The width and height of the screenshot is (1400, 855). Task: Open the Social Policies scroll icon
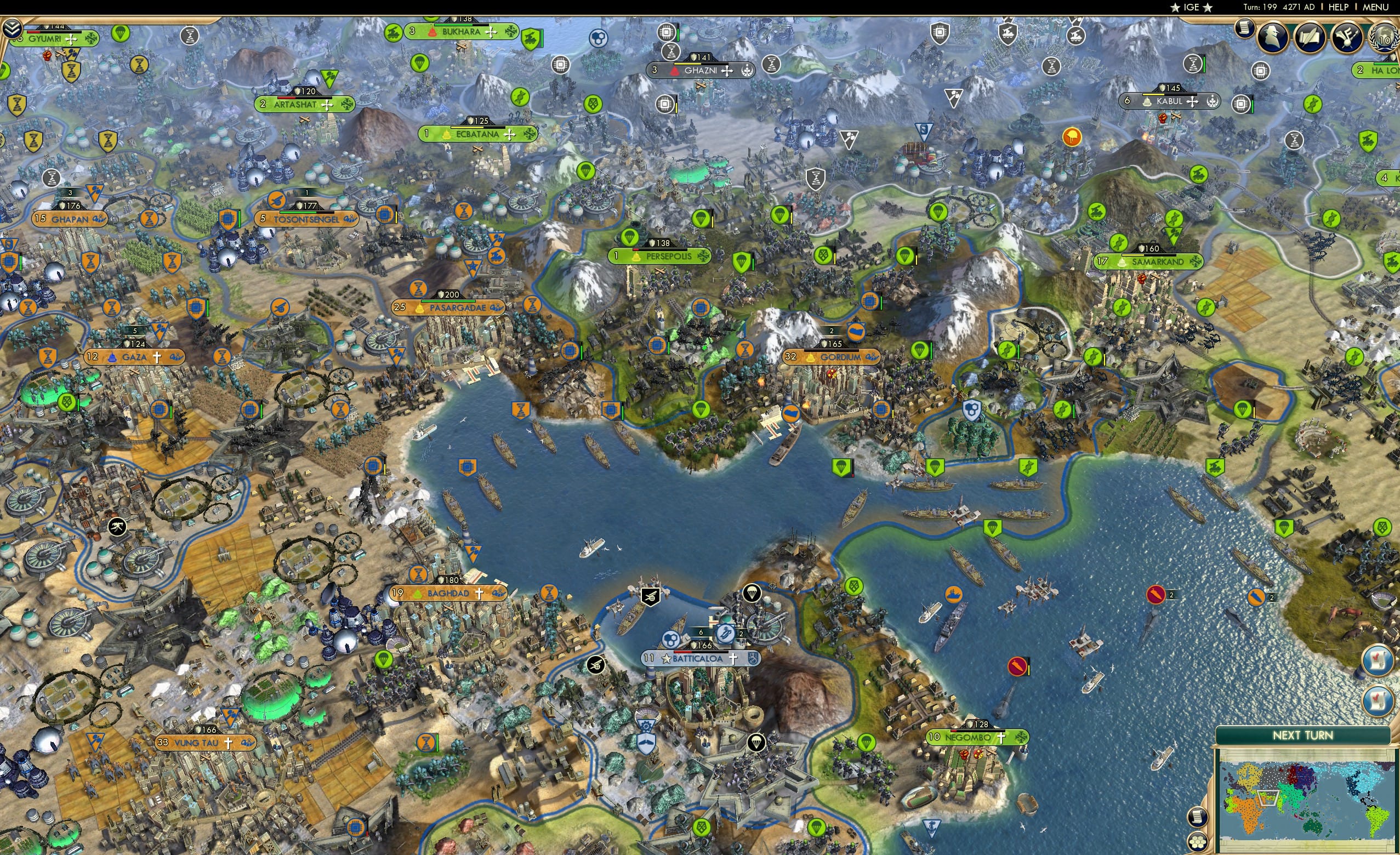coord(1244,30)
